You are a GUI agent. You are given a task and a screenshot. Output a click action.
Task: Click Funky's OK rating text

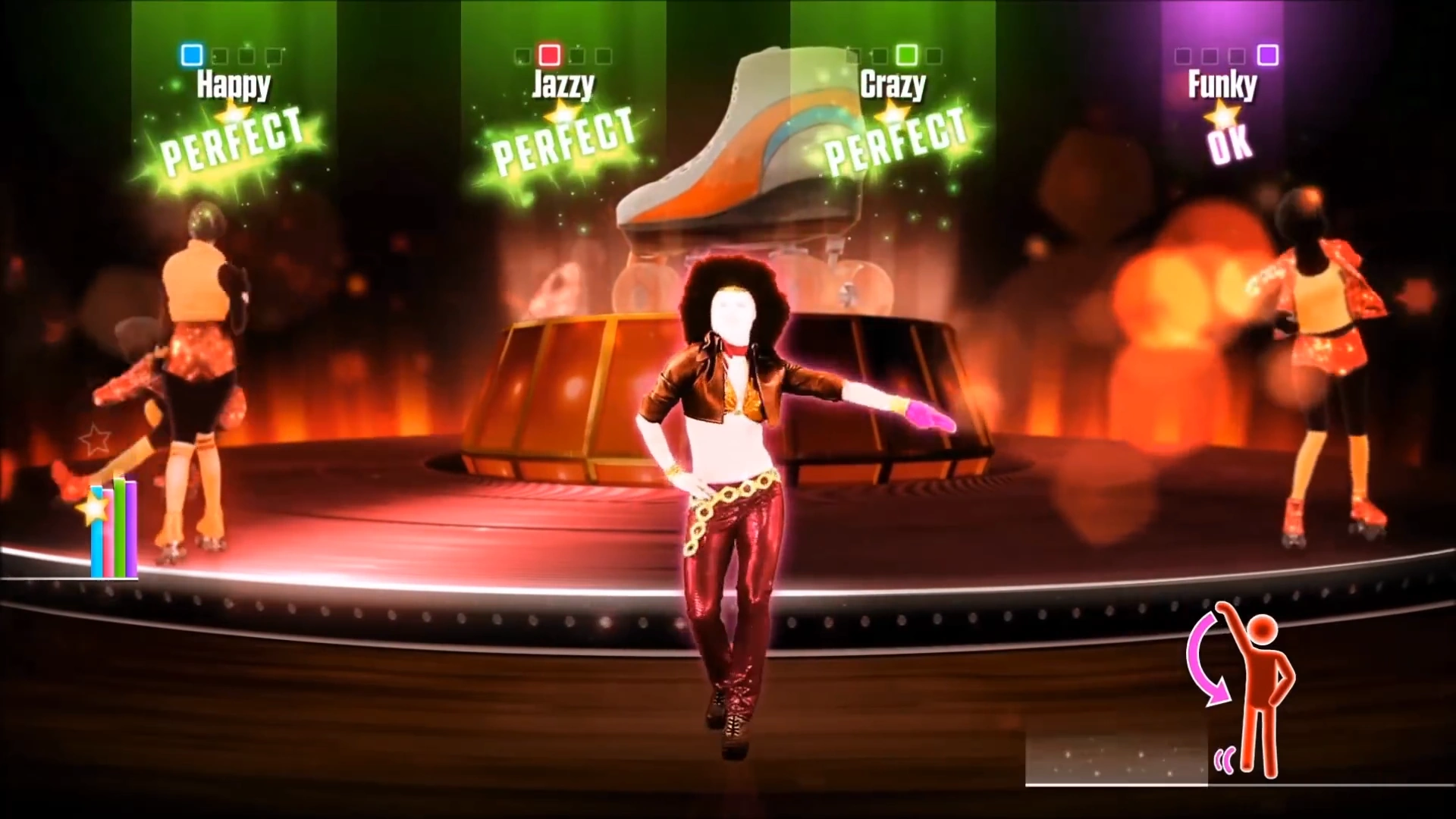pos(1226,146)
